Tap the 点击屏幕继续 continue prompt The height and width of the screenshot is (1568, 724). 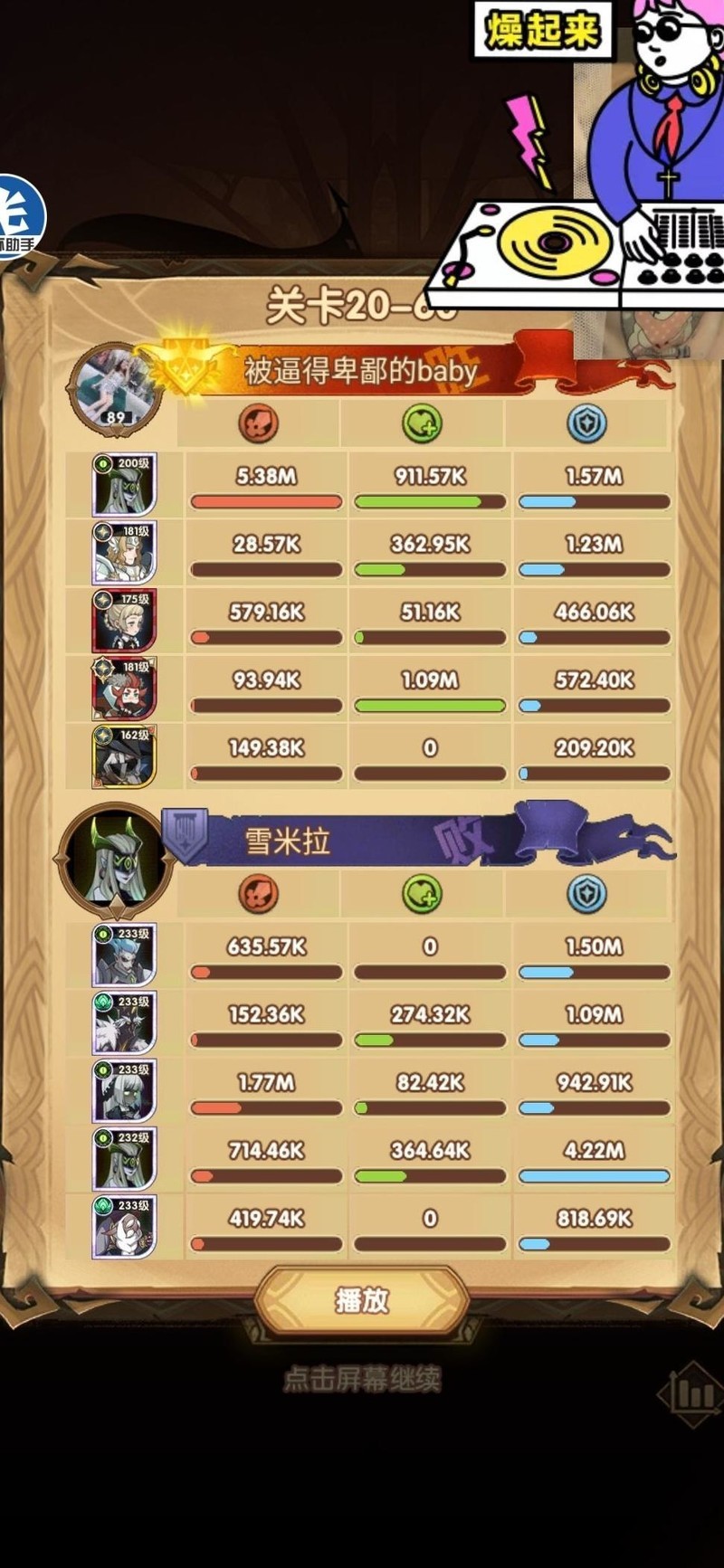point(362,1379)
